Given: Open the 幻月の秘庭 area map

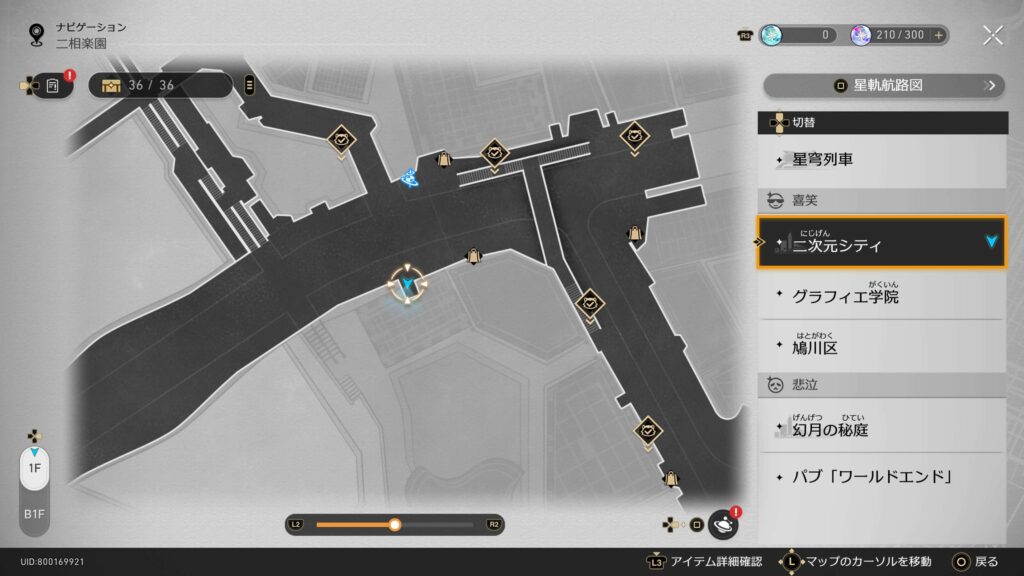Looking at the screenshot, I should coord(880,428).
